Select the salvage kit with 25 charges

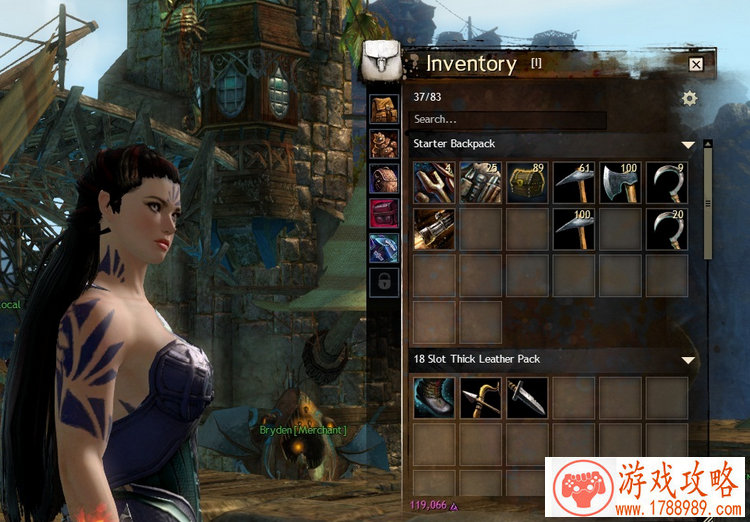tap(481, 182)
